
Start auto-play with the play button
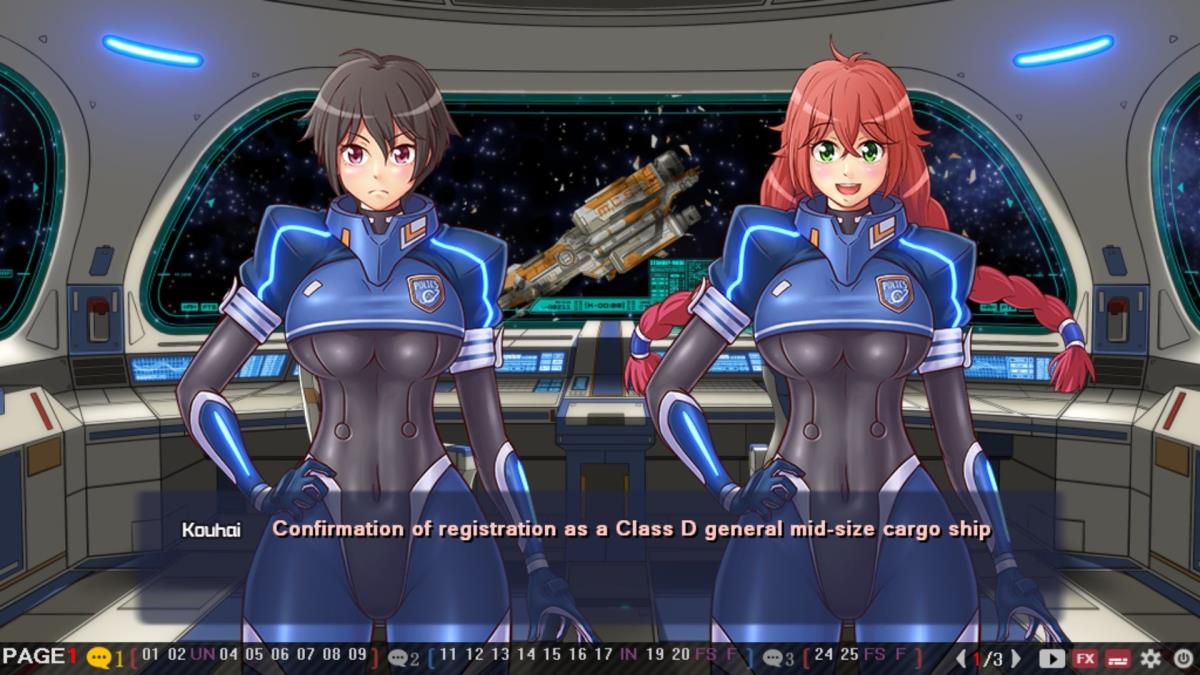[1052, 658]
